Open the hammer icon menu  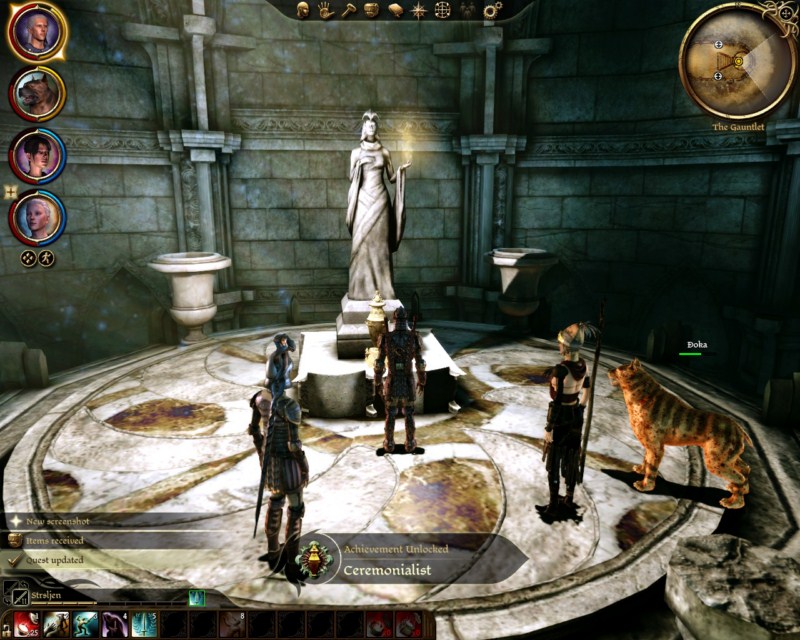[x=348, y=10]
